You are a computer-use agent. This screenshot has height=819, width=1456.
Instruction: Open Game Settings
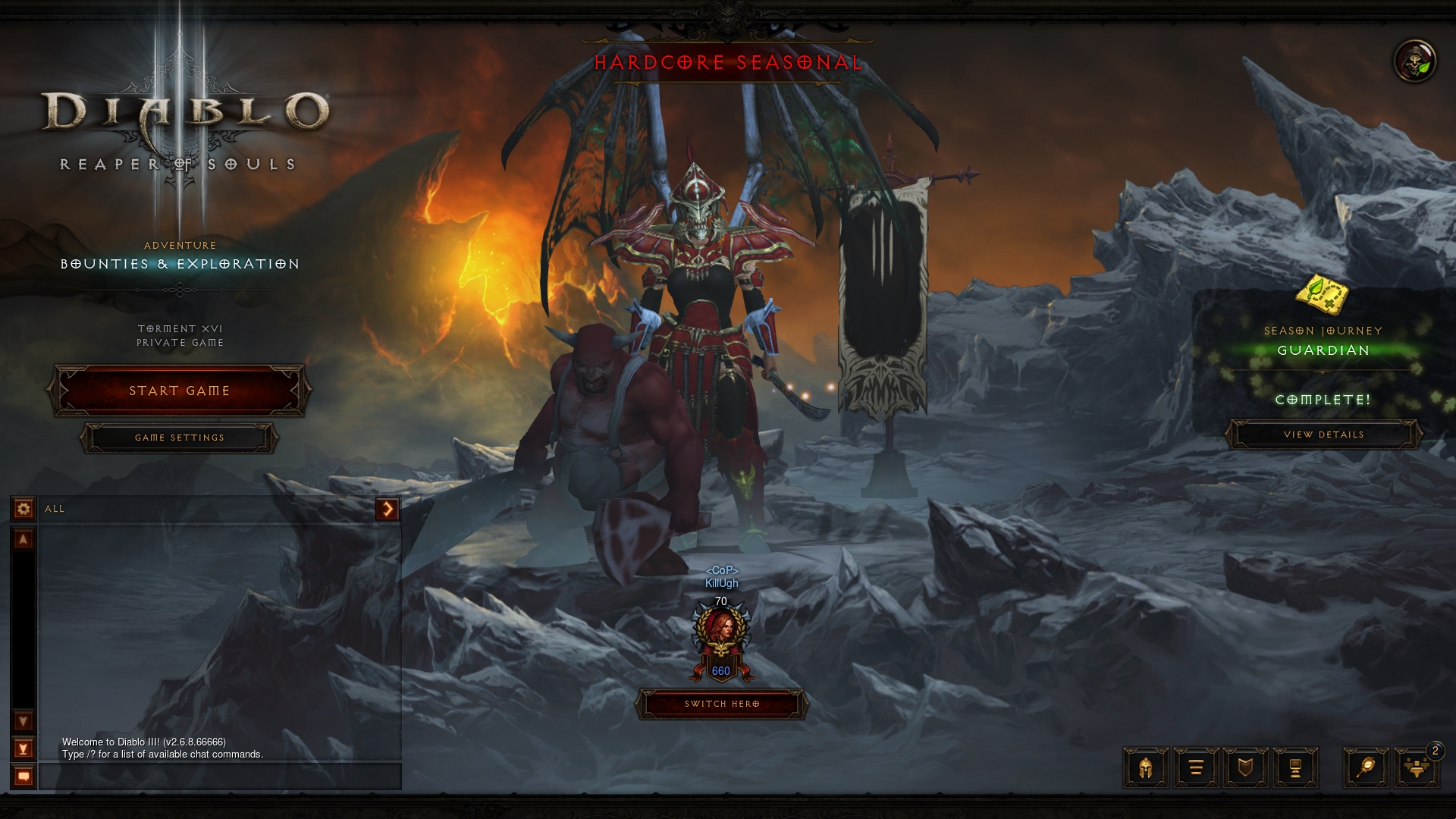179,438
